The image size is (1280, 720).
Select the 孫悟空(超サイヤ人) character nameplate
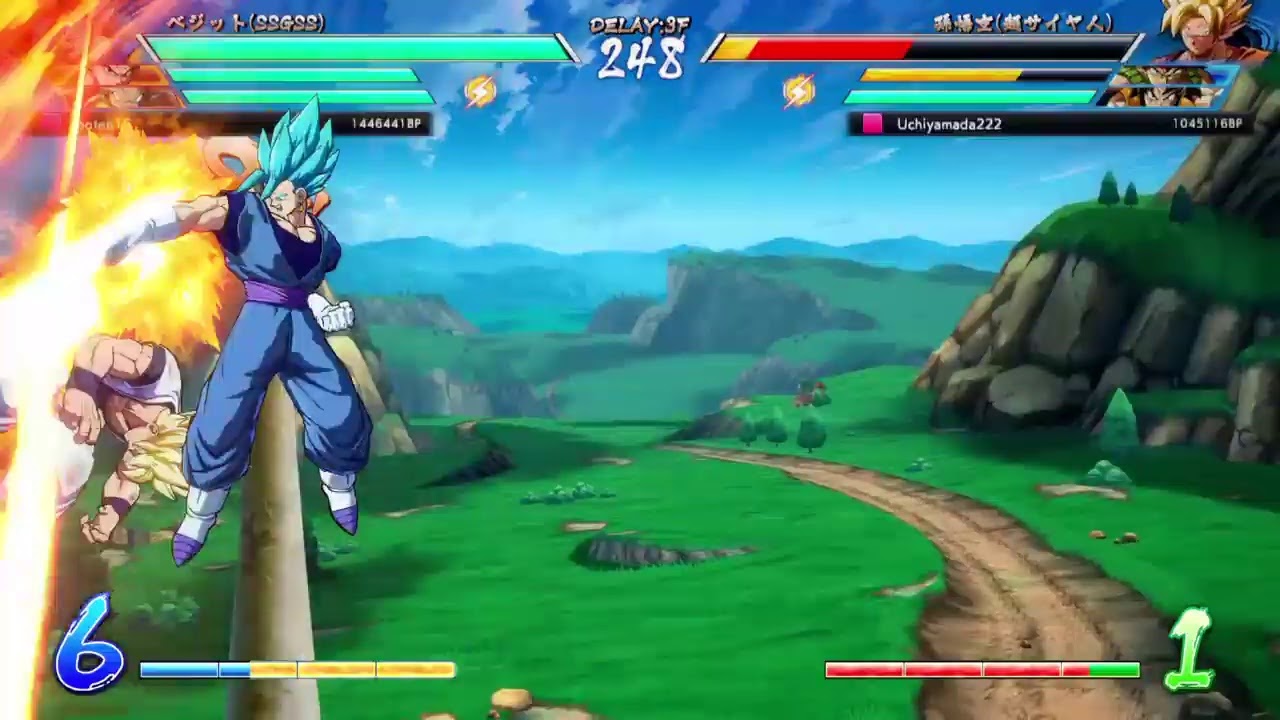1020,20
